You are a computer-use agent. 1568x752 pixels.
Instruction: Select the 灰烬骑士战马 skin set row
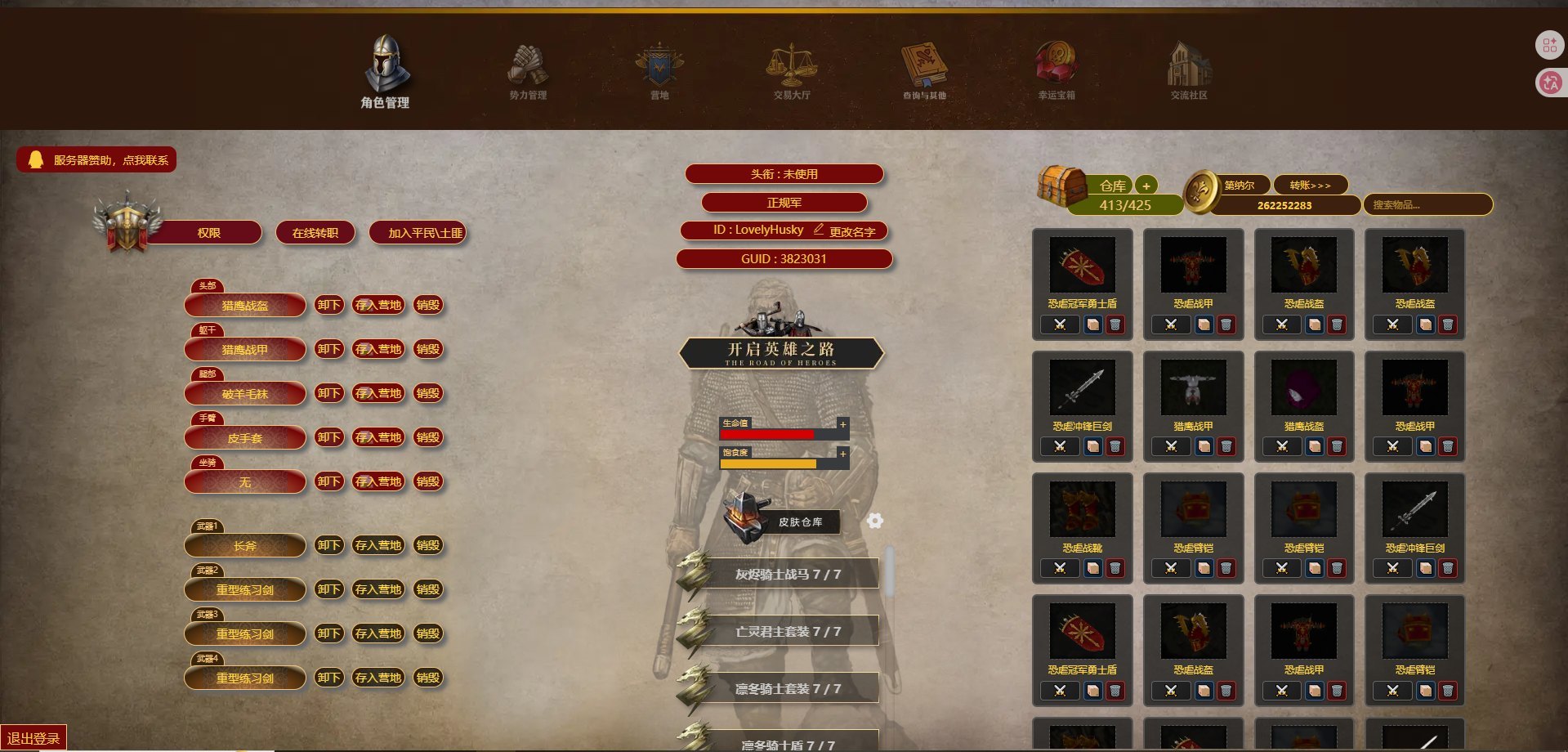[x=788, y=575]
